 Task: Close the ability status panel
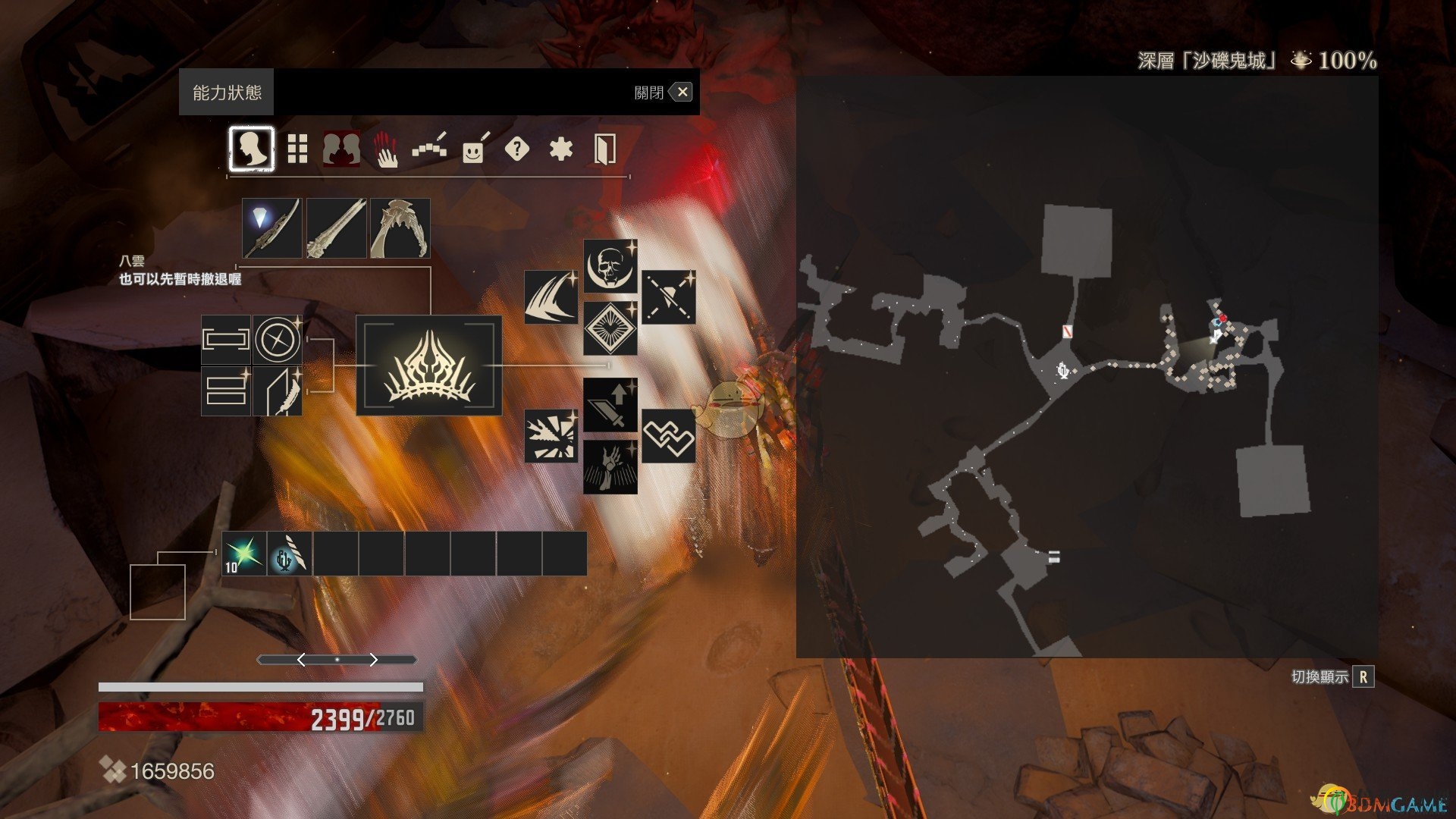(682, 93)
